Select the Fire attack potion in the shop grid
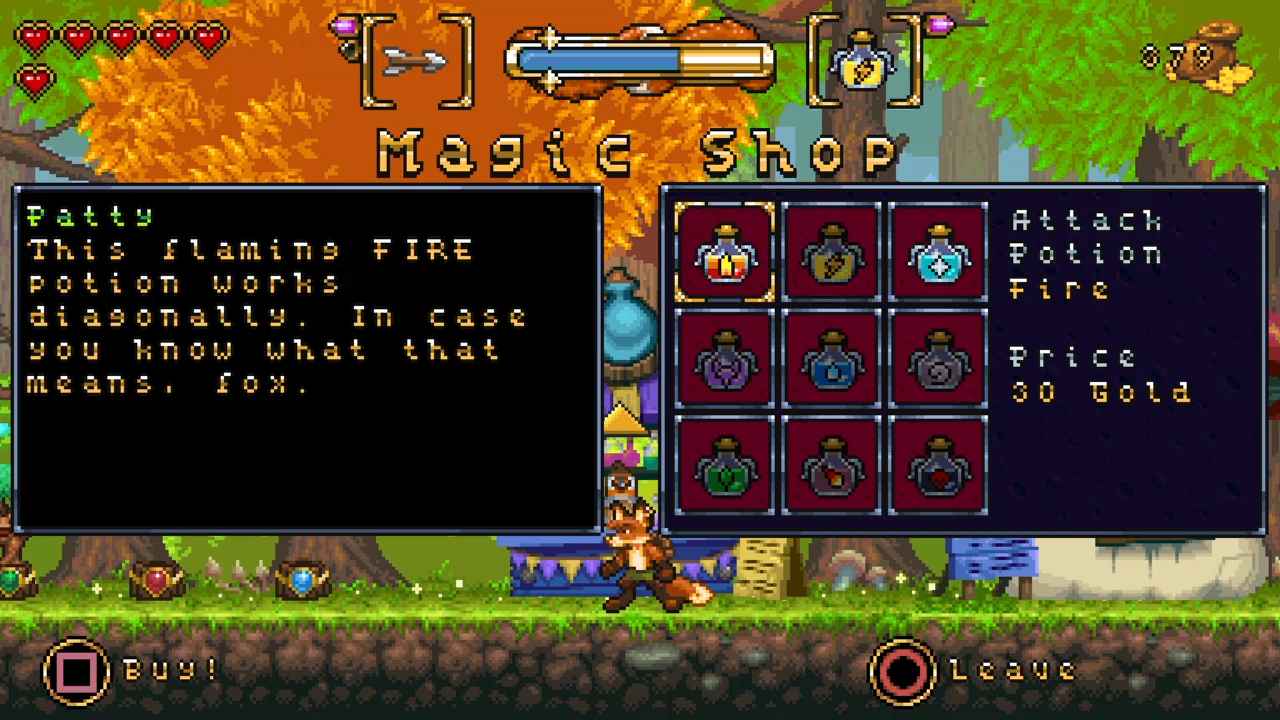 (x=725, y=252)
